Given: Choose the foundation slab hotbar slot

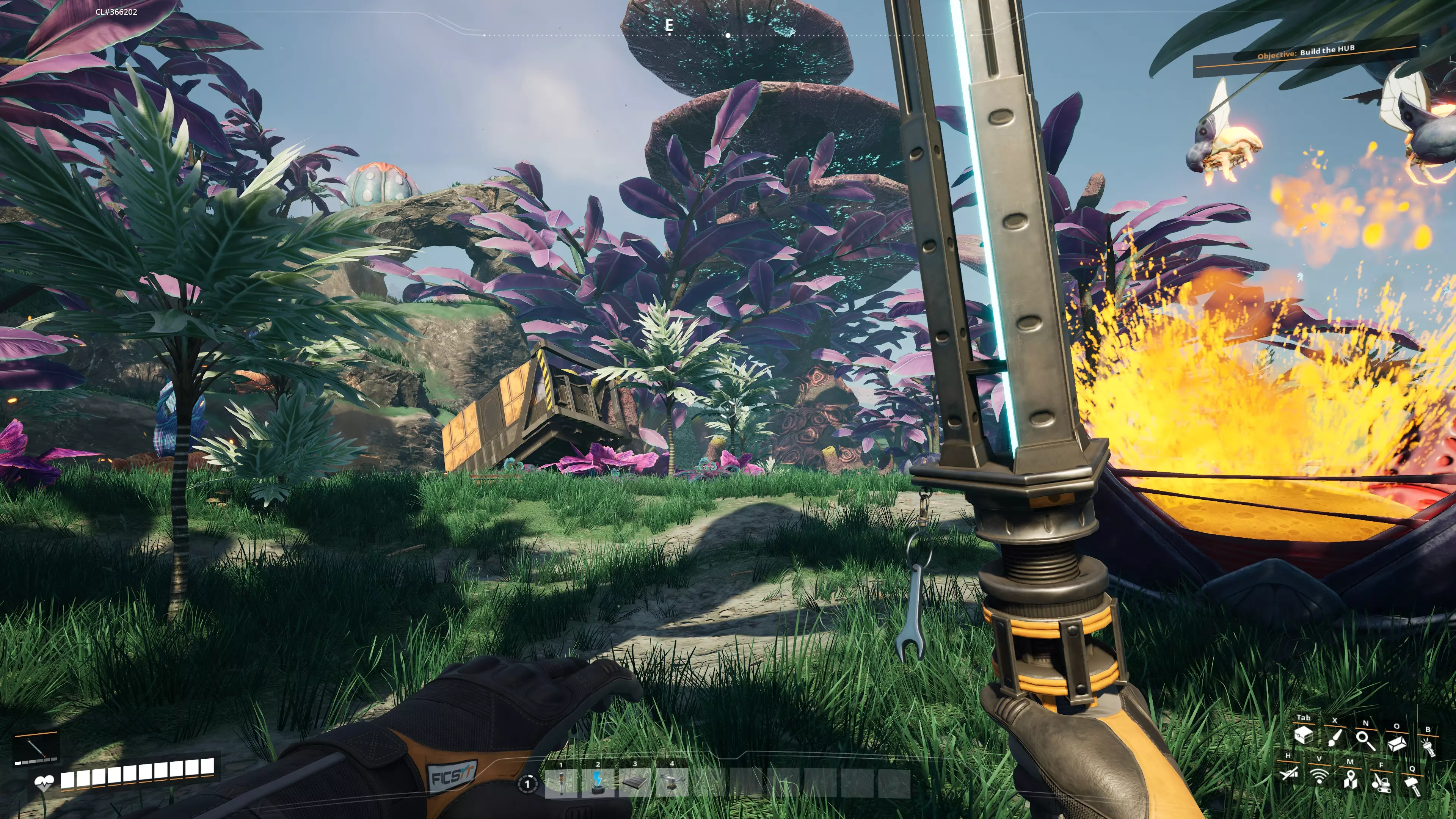Looking at the screenshot, I should point(635,783).
